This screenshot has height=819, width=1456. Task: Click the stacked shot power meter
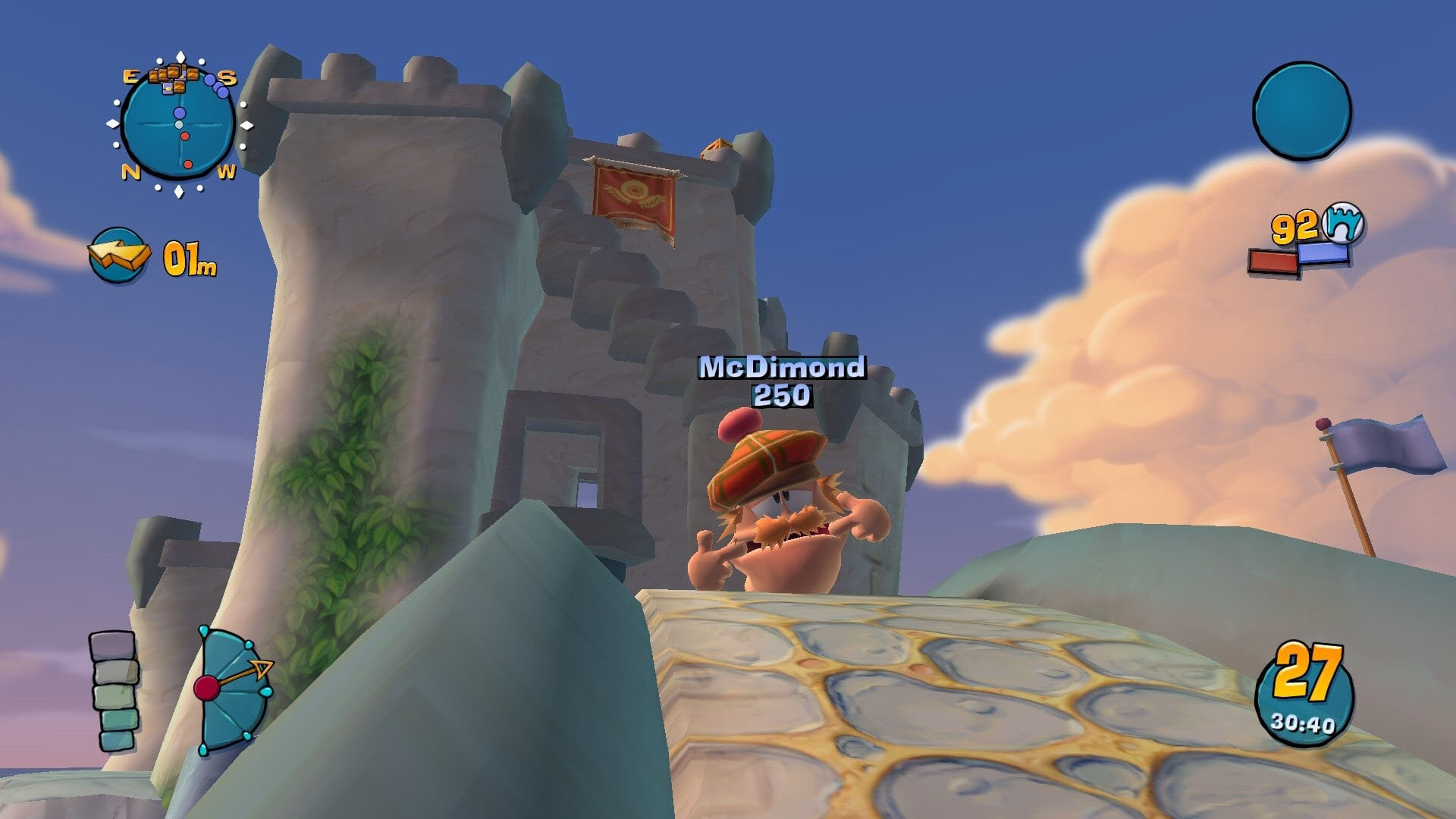pos(114,690)
